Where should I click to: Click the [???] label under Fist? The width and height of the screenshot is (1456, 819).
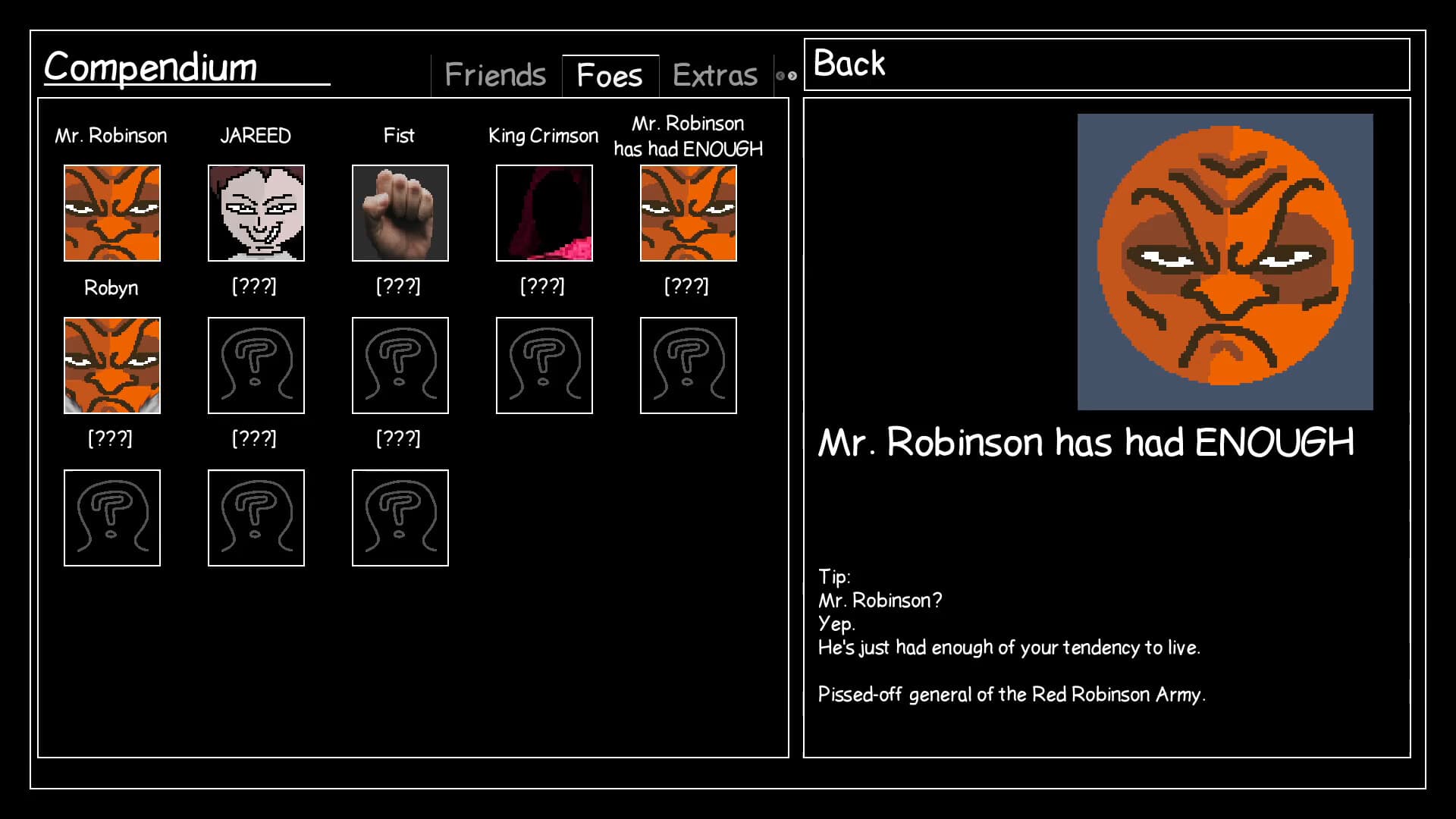400,286
